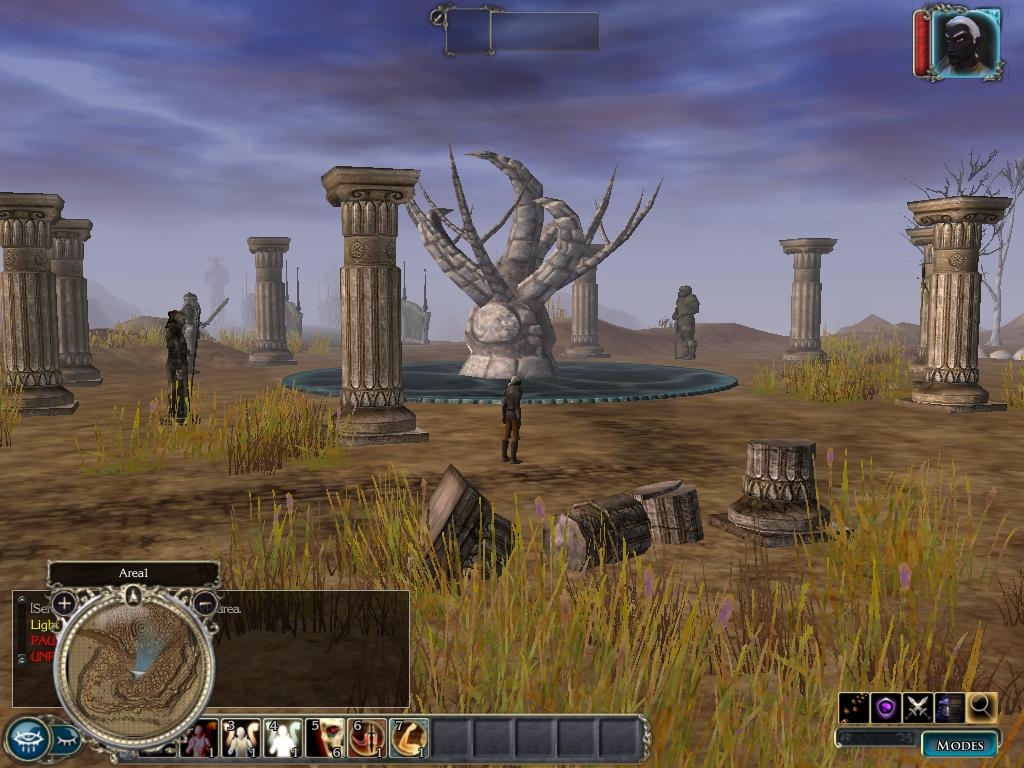Use hotbar slot 6 sword ability
This screenshot has height=768, width=1024.
pyautogui.click(x=367, y=739)
